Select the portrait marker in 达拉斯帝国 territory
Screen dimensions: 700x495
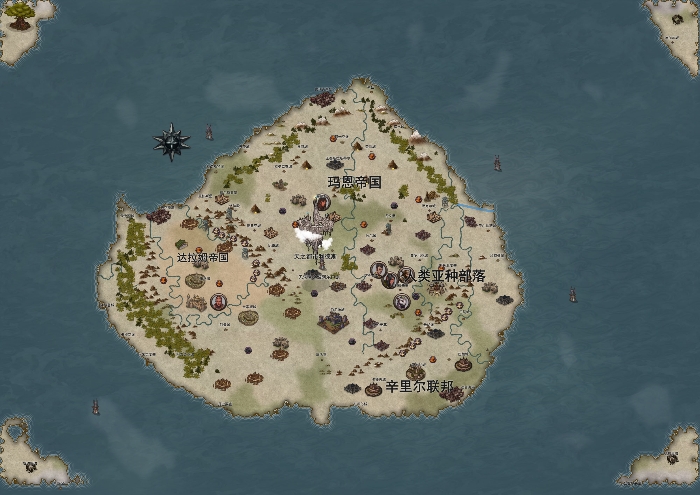[218, 301]
